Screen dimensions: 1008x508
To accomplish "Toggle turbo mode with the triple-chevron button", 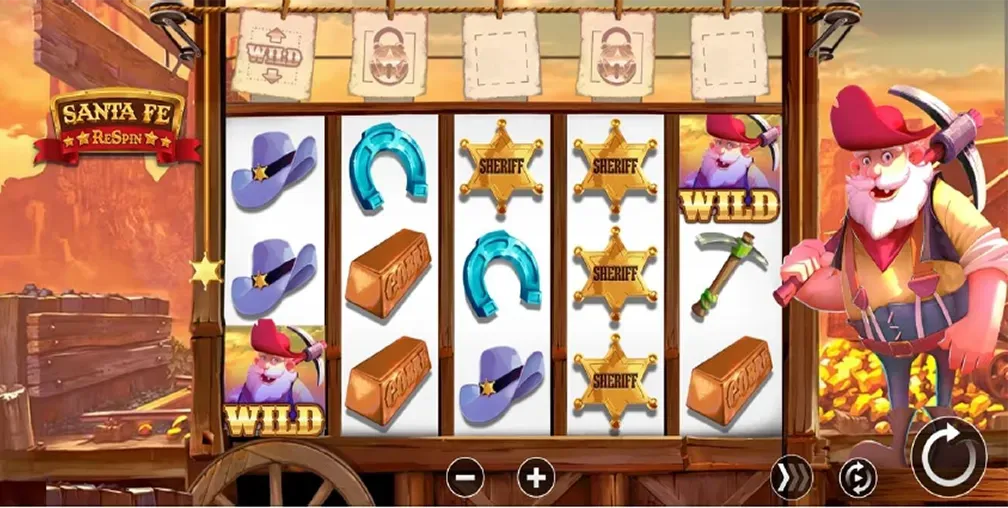I will coord(791,478).
